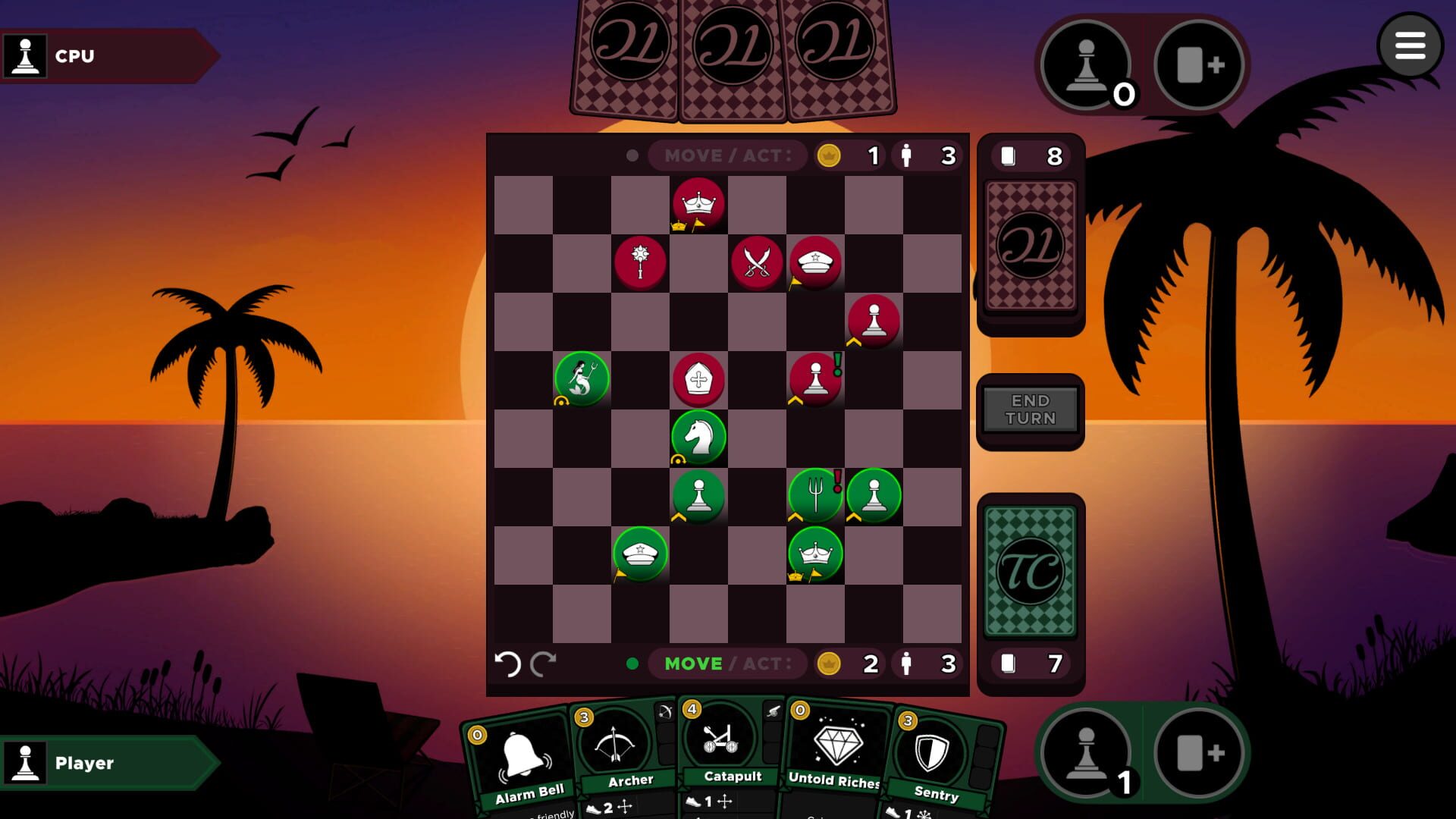Click the pawn counter showing 1
The image size is (1456, 819).
(1090, 752)
